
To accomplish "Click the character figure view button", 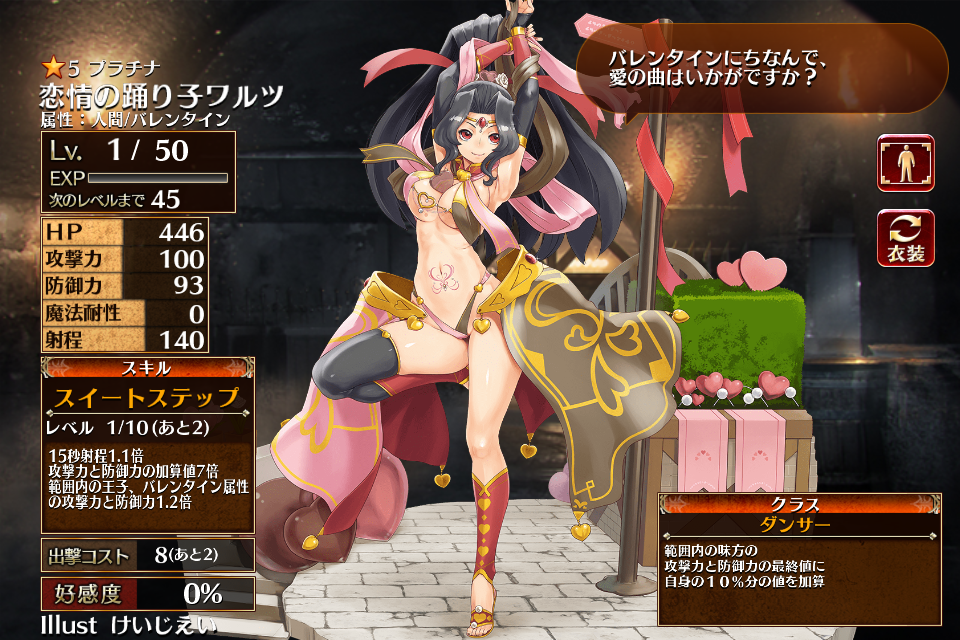I will [x=905, y=163].
